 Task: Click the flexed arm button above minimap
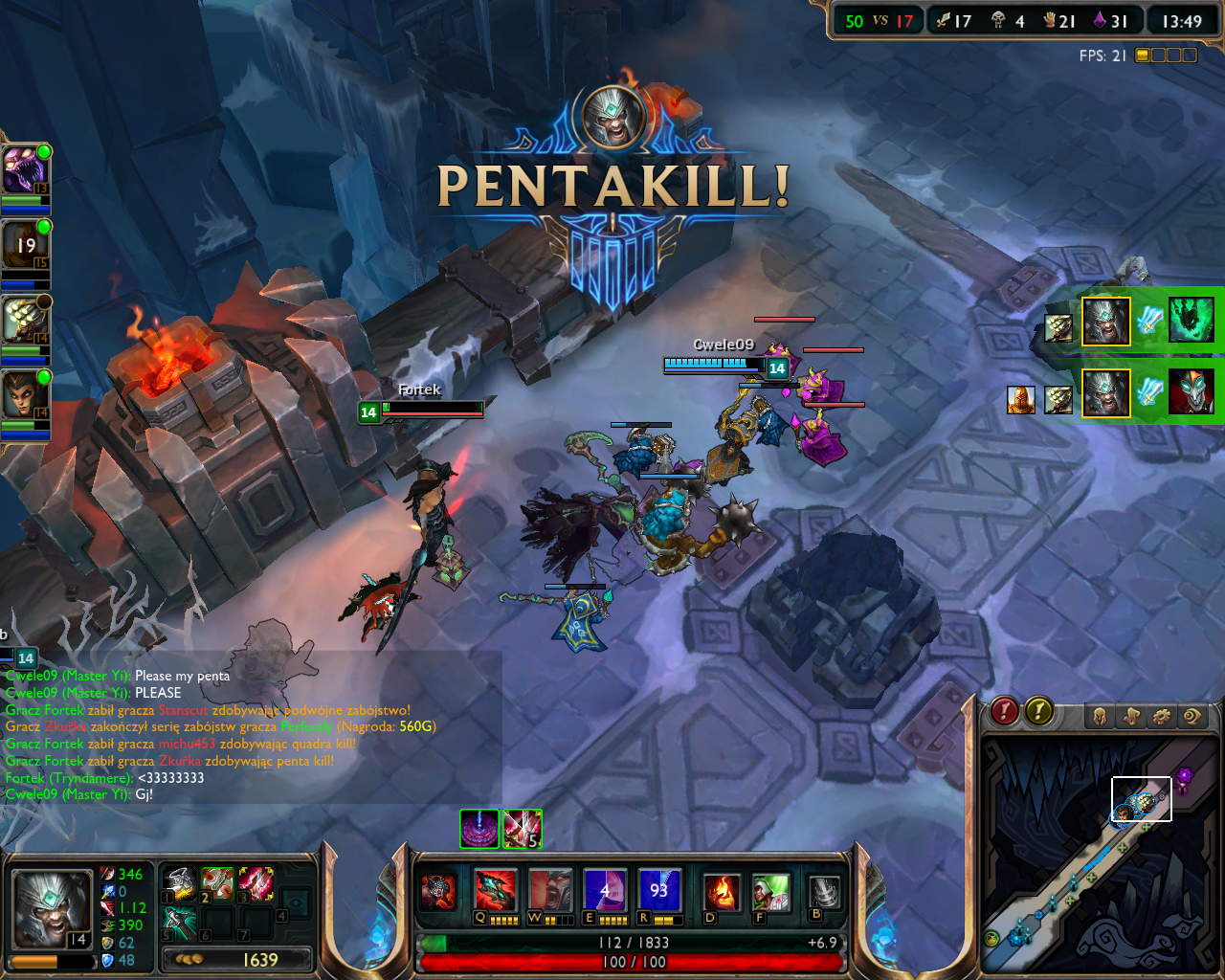pyautogui.click(x=1131, y=716)
